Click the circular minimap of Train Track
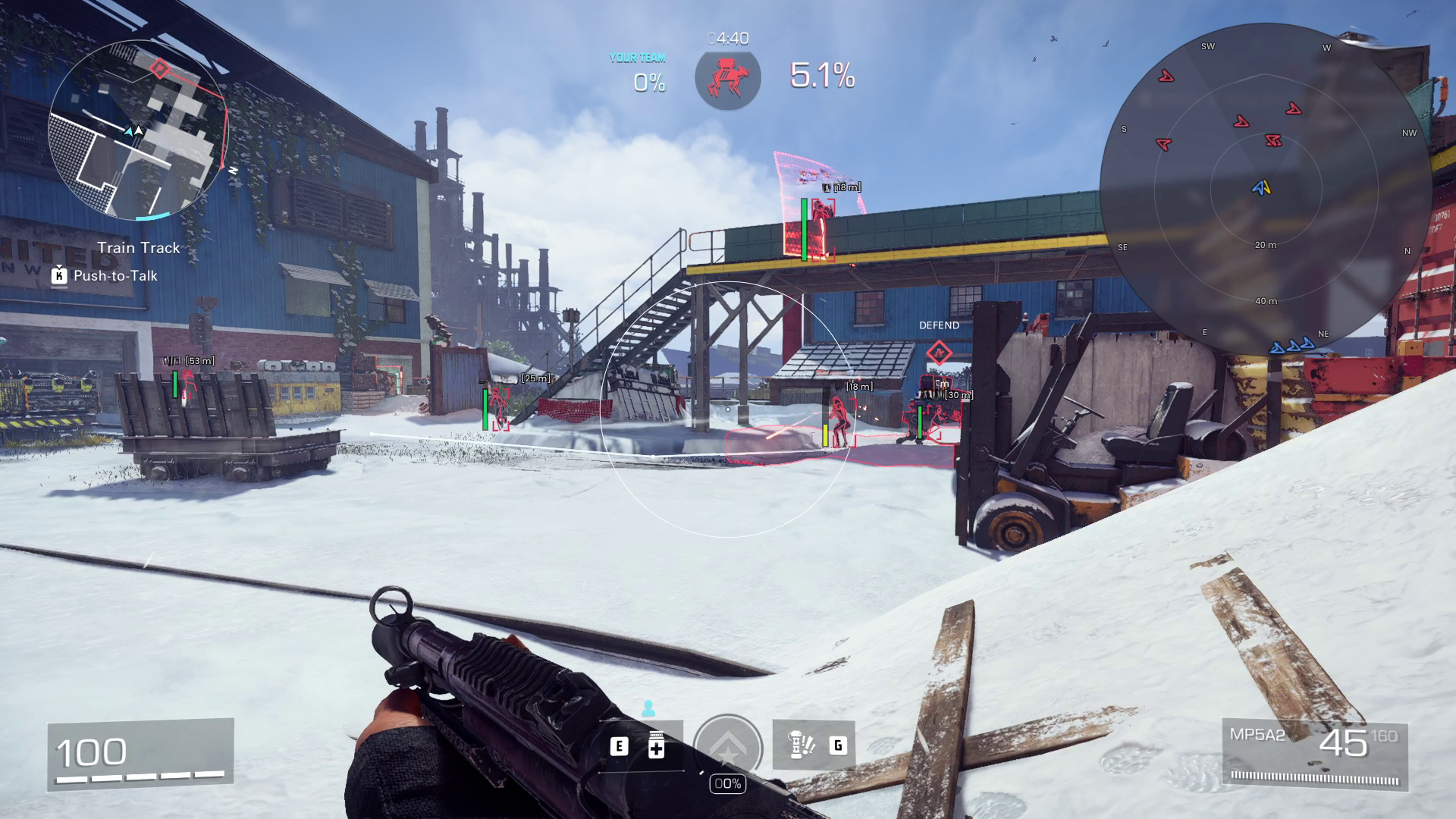This screenshot has height=819, width=1456. 138,130
